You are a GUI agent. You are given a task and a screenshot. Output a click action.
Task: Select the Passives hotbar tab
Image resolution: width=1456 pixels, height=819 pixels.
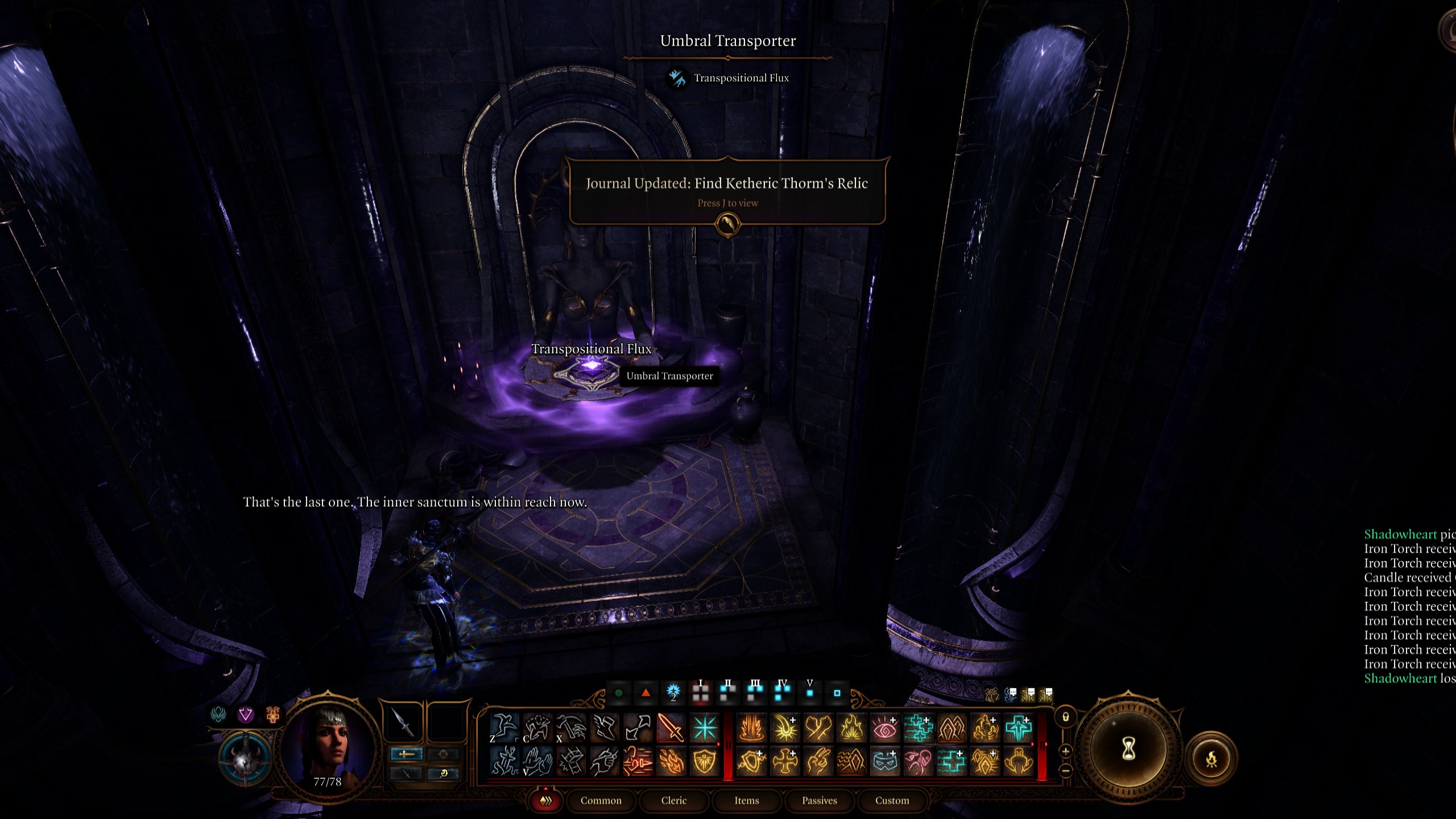click(x=820, y=801)
